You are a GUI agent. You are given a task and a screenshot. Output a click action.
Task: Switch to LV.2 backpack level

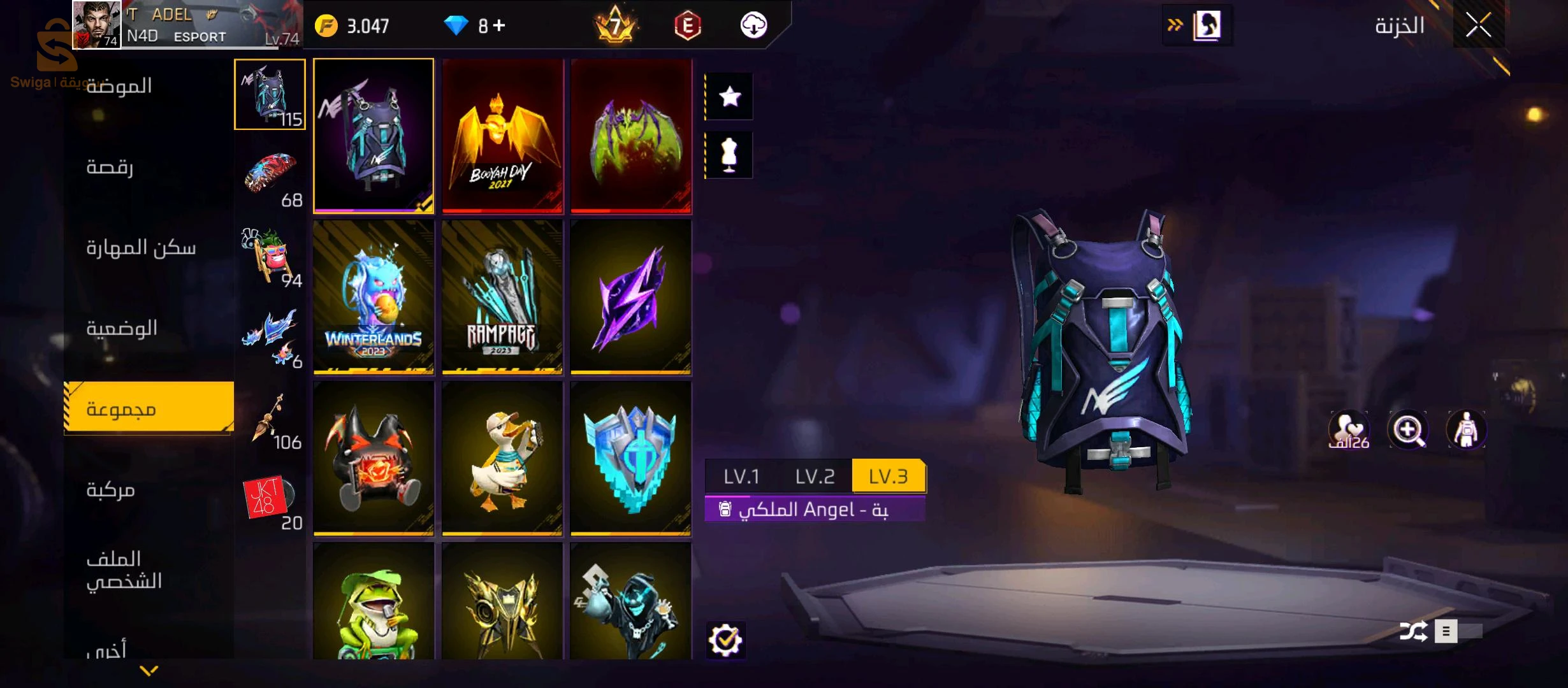coord(815,476)
